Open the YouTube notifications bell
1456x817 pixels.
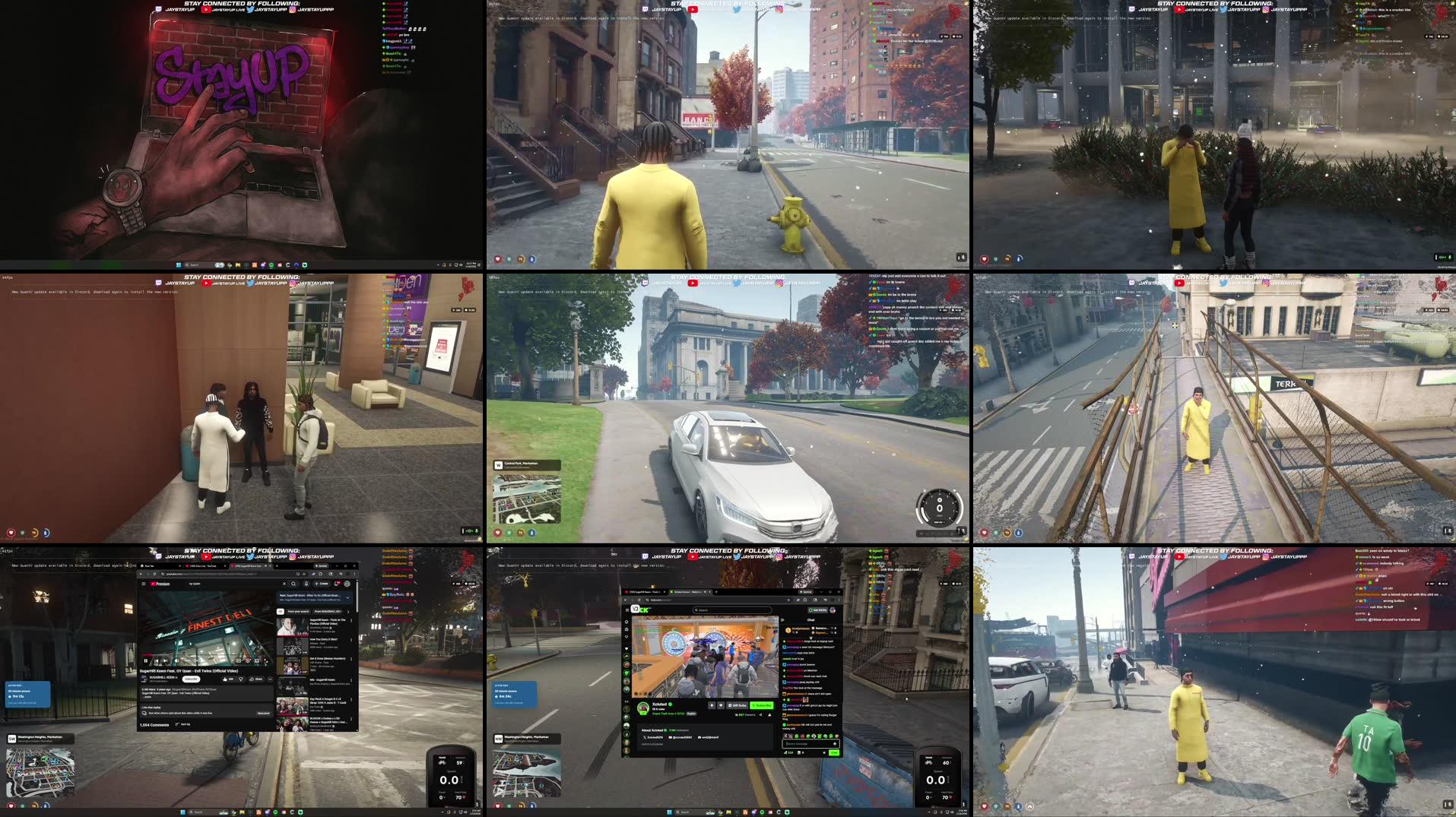(337, 582)
